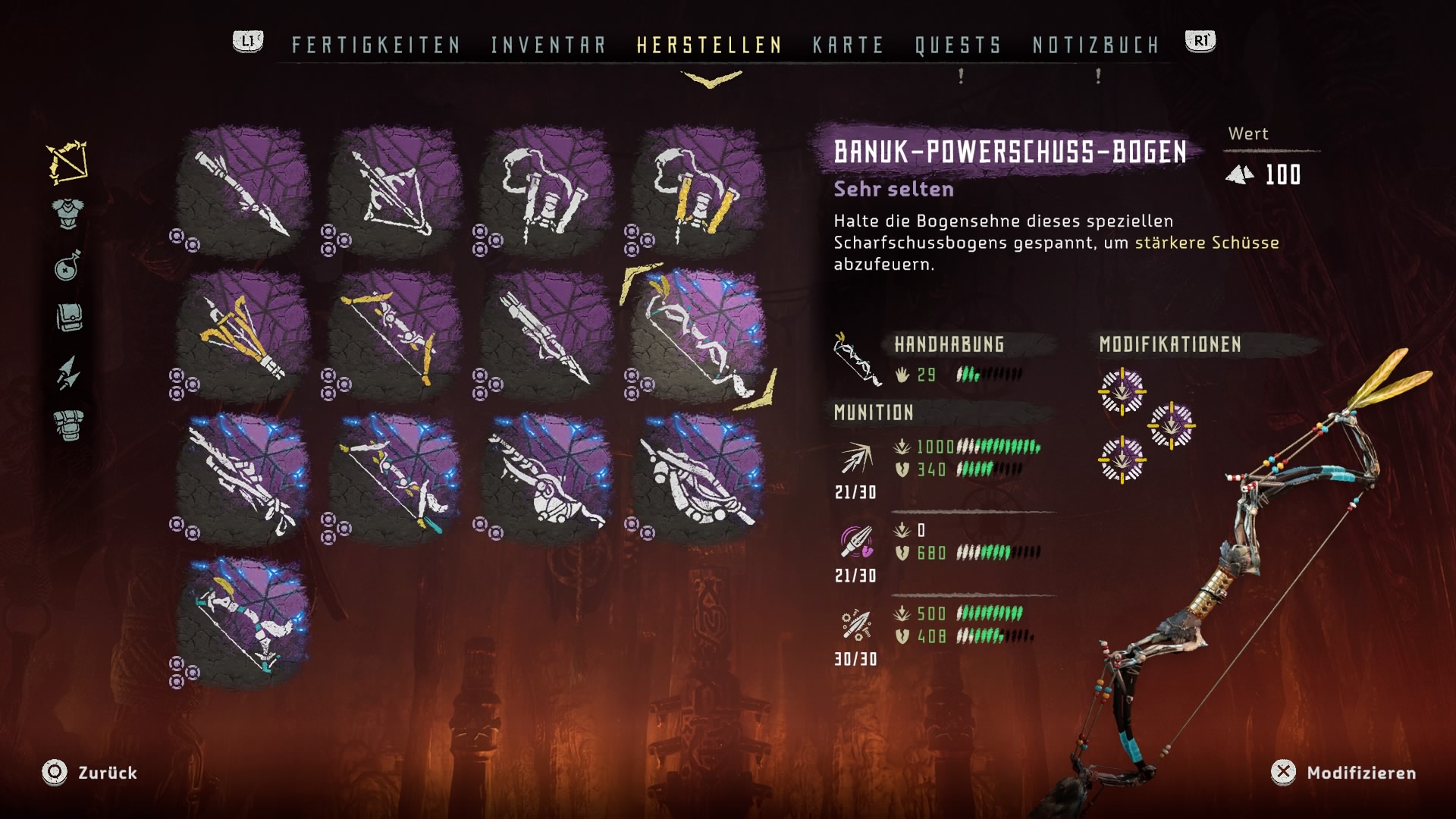The width and height of the screenshot is (1456, 819).
Task: Open the backpack category icon
Action: (68, 425)
